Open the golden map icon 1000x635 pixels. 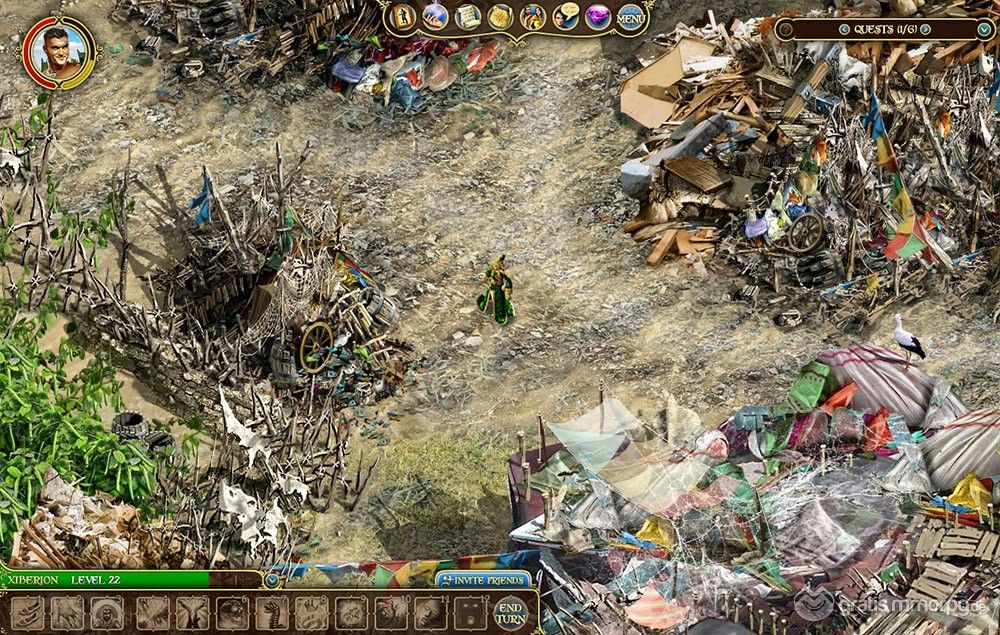[500, 17]
